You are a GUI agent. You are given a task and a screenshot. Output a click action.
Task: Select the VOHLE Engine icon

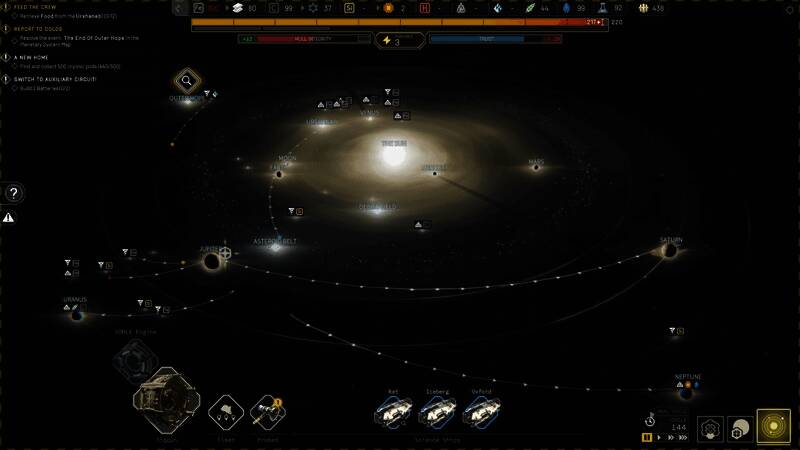pos(133,358)
